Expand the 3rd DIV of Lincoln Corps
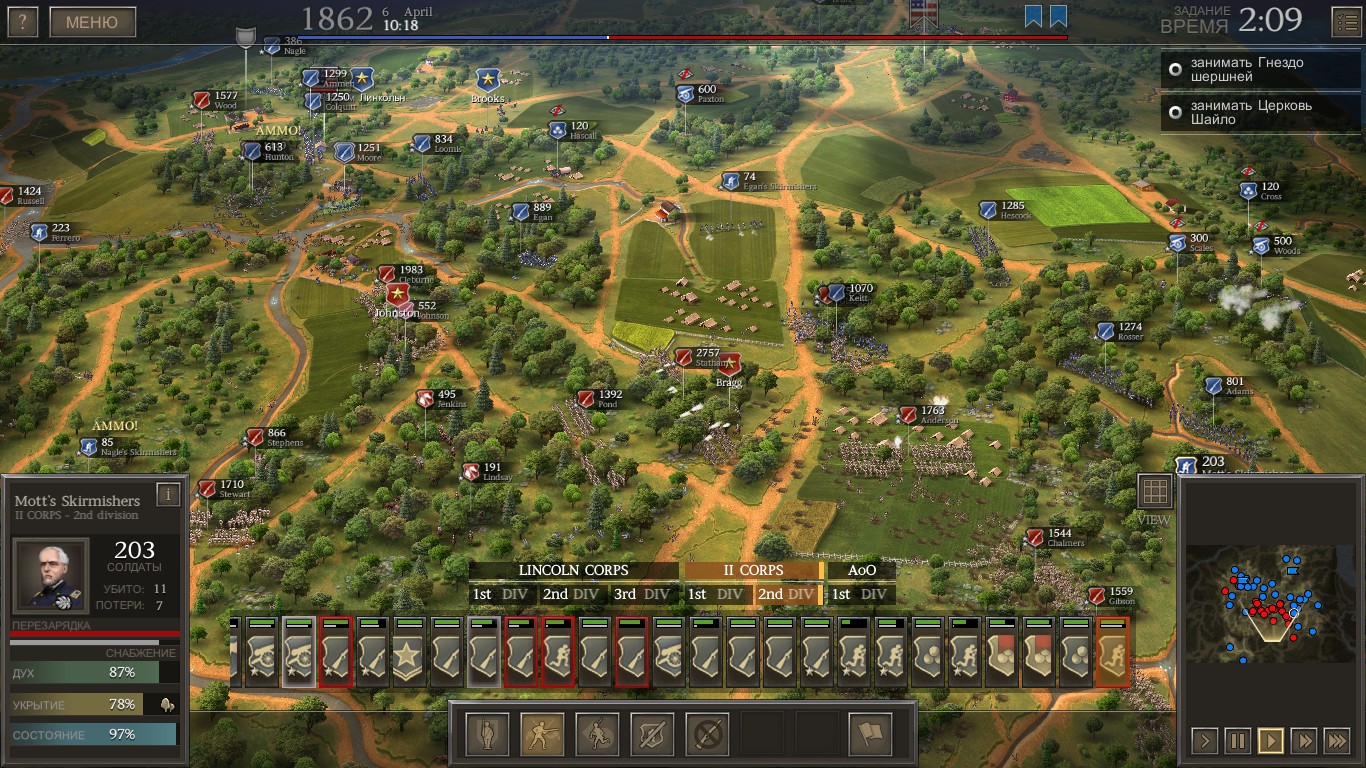This screenshot has width=1366, height=768. (x=641, y=594)
